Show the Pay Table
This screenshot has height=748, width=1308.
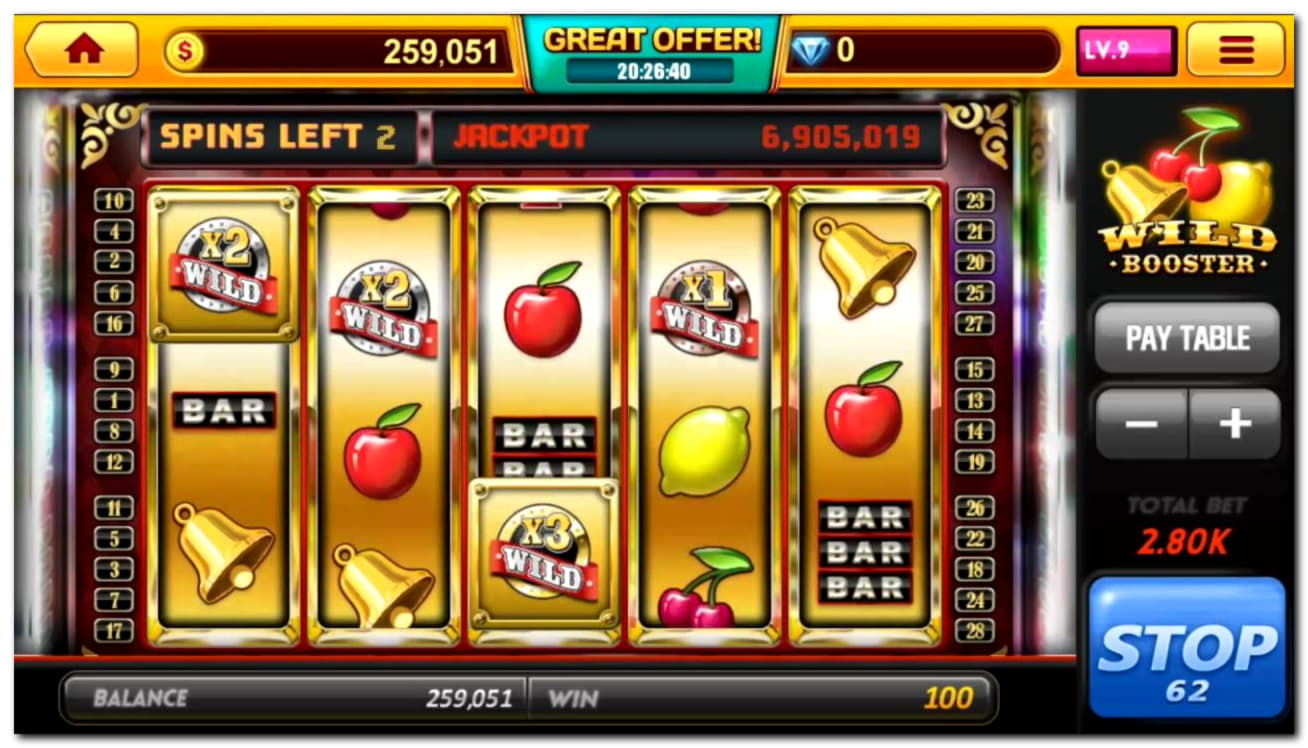(x=1187, y=338)
